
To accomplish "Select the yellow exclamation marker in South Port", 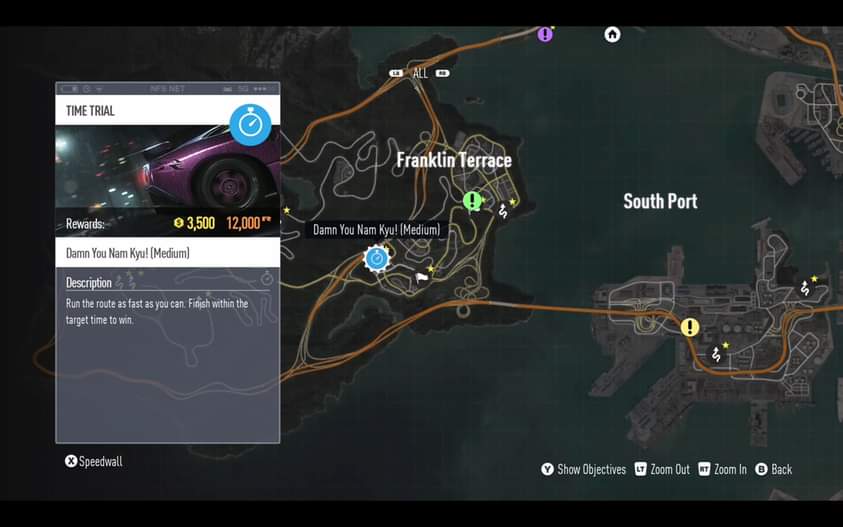I will pyautogui.click(x=690, y=327).
